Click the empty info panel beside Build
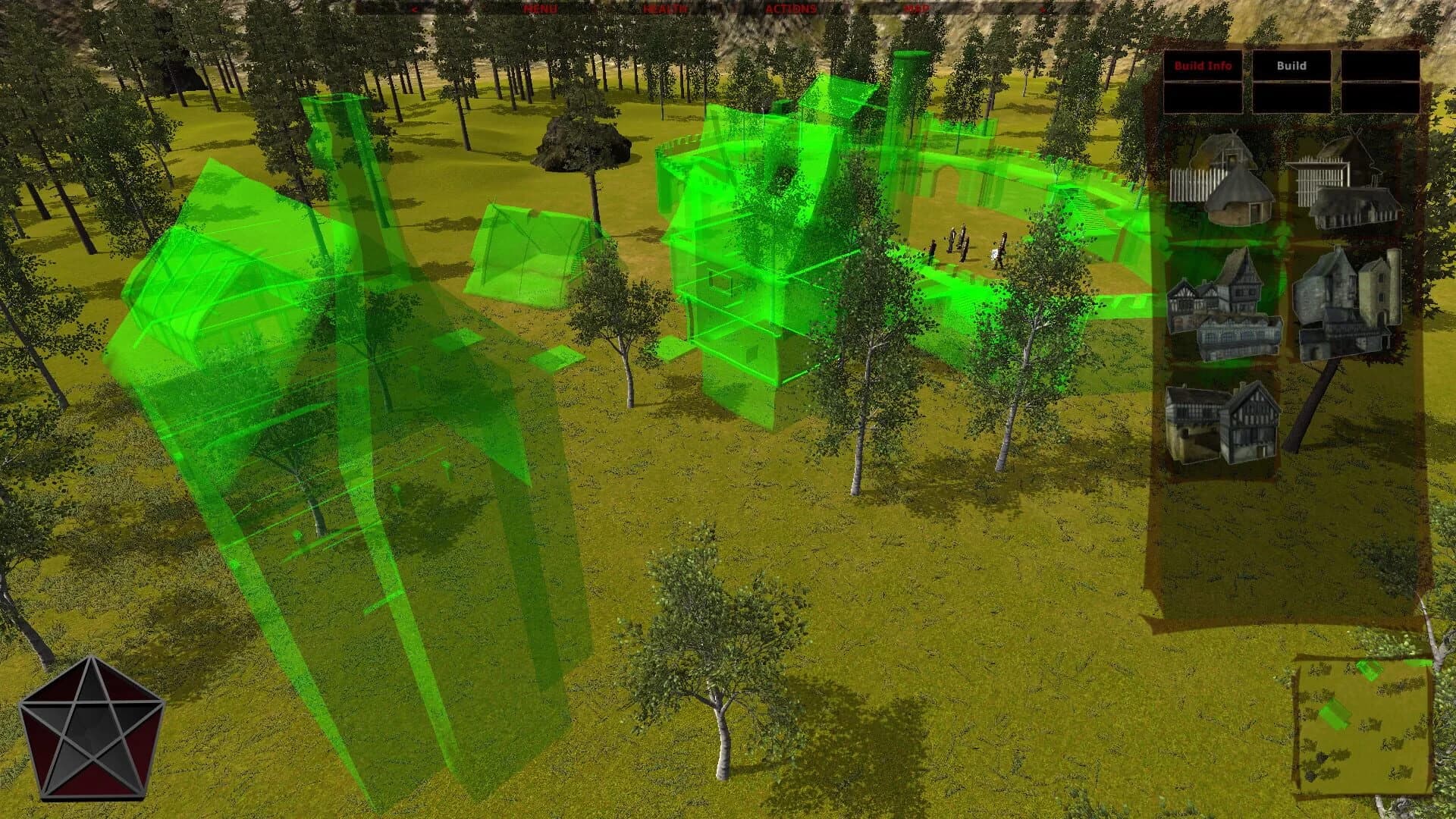The image size is (1456, 819). (x=1380, y=67)
